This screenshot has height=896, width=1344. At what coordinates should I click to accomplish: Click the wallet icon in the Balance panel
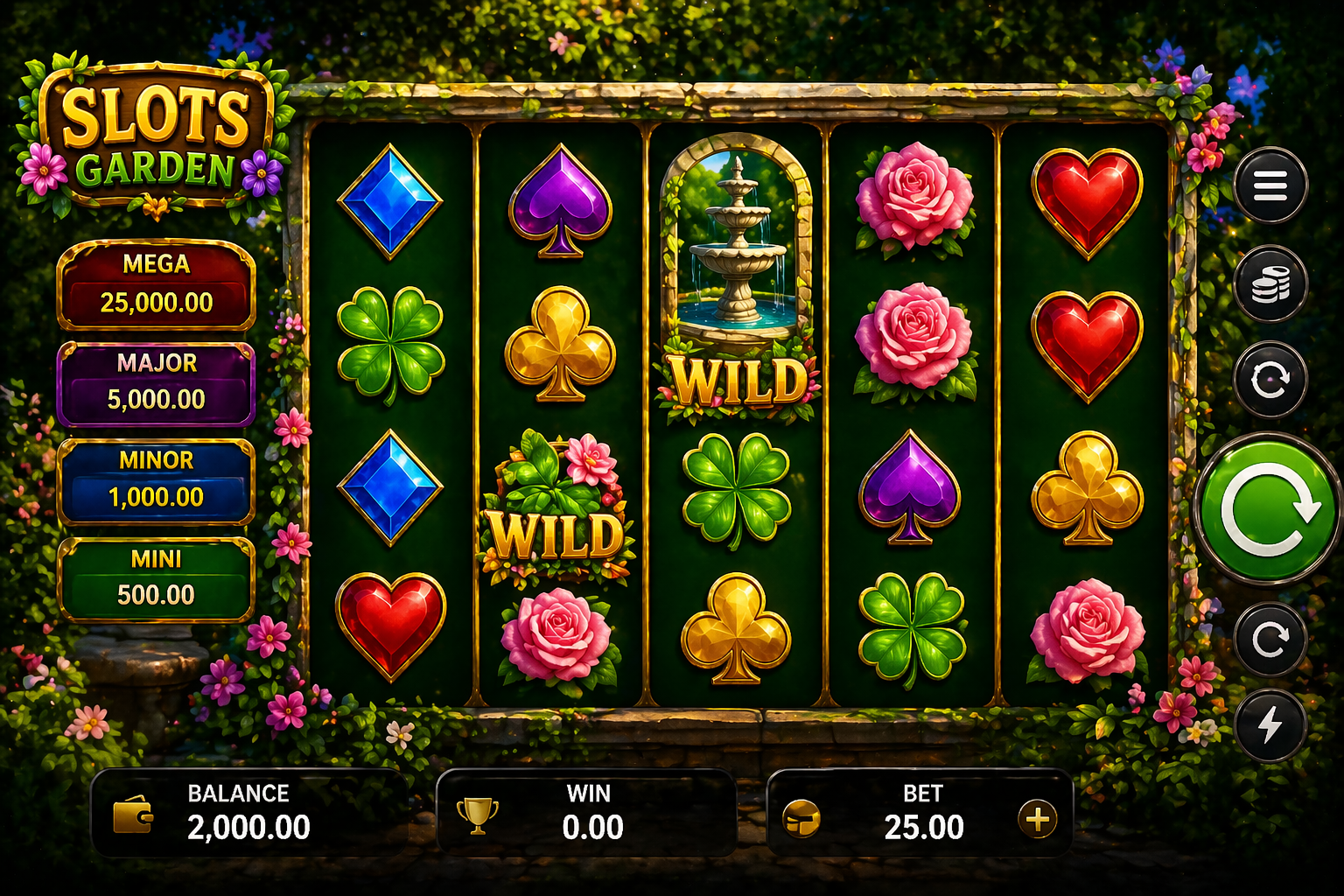click(x=133, y=817)
